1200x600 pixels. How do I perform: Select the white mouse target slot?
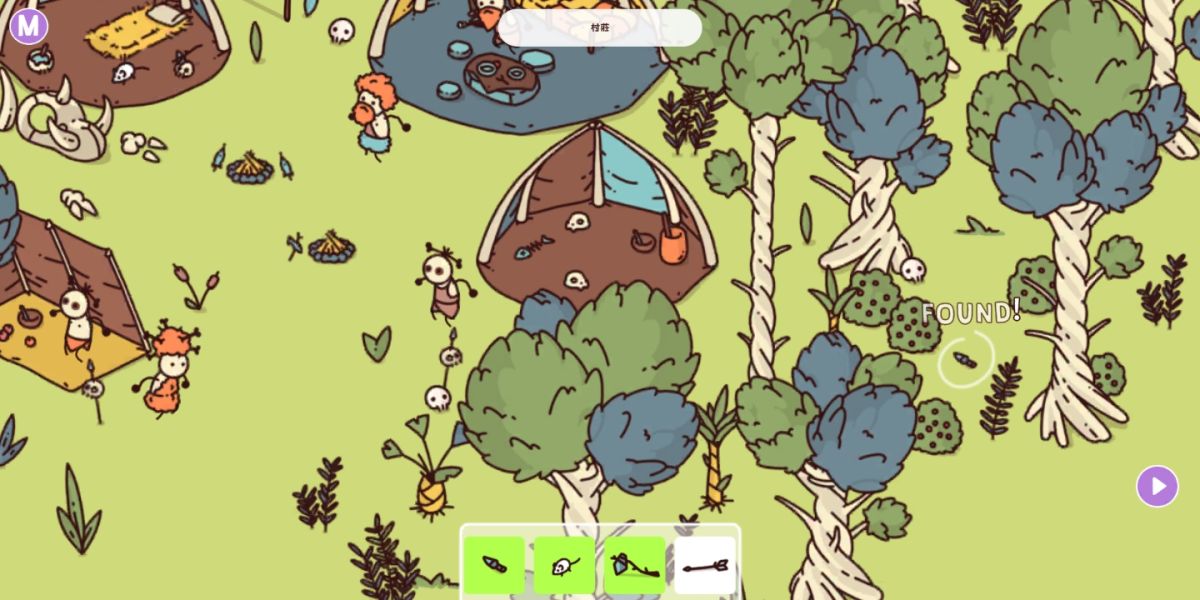pos(564,566)
